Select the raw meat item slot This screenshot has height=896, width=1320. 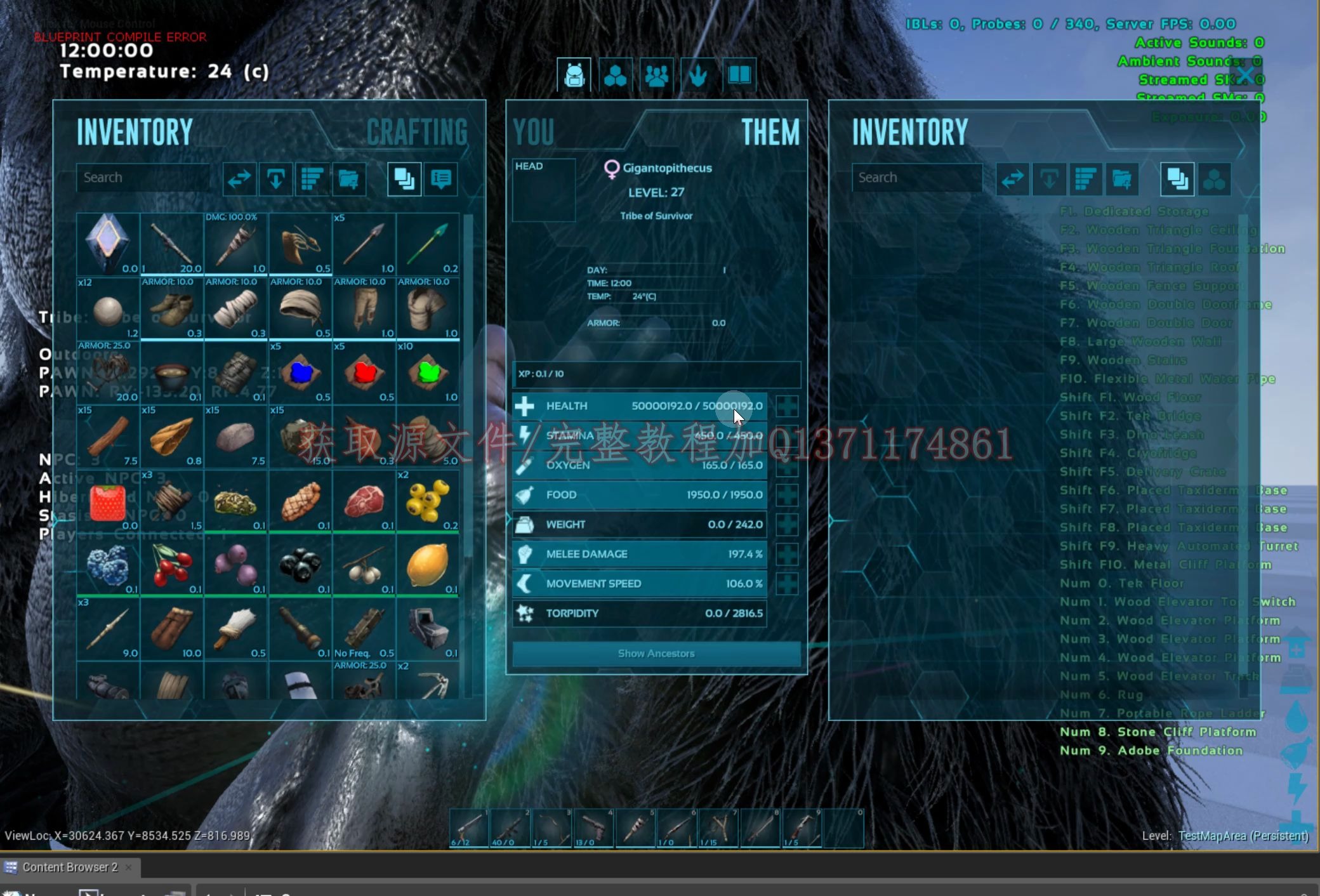point(364,501)
